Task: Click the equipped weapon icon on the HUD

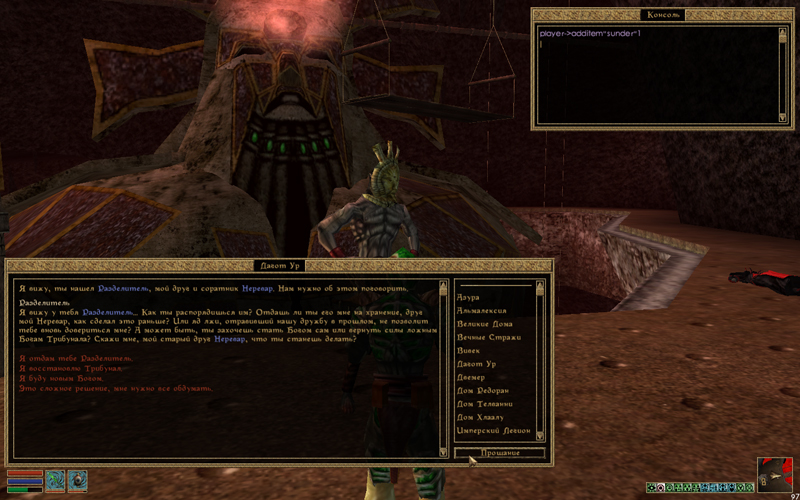Action: click(x=54, y=479)
